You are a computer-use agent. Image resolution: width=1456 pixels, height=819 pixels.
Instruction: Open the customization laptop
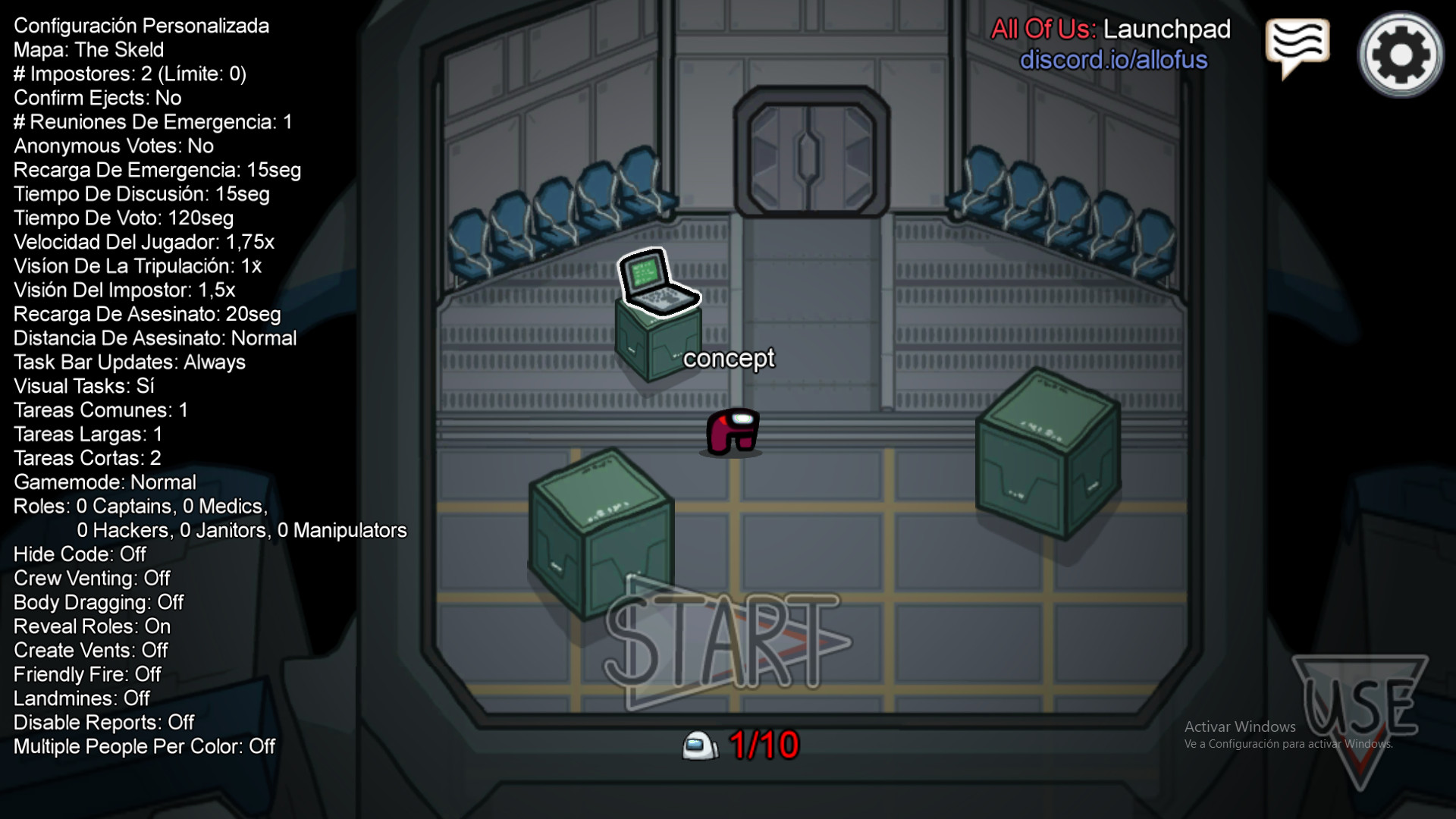point(657,282)
